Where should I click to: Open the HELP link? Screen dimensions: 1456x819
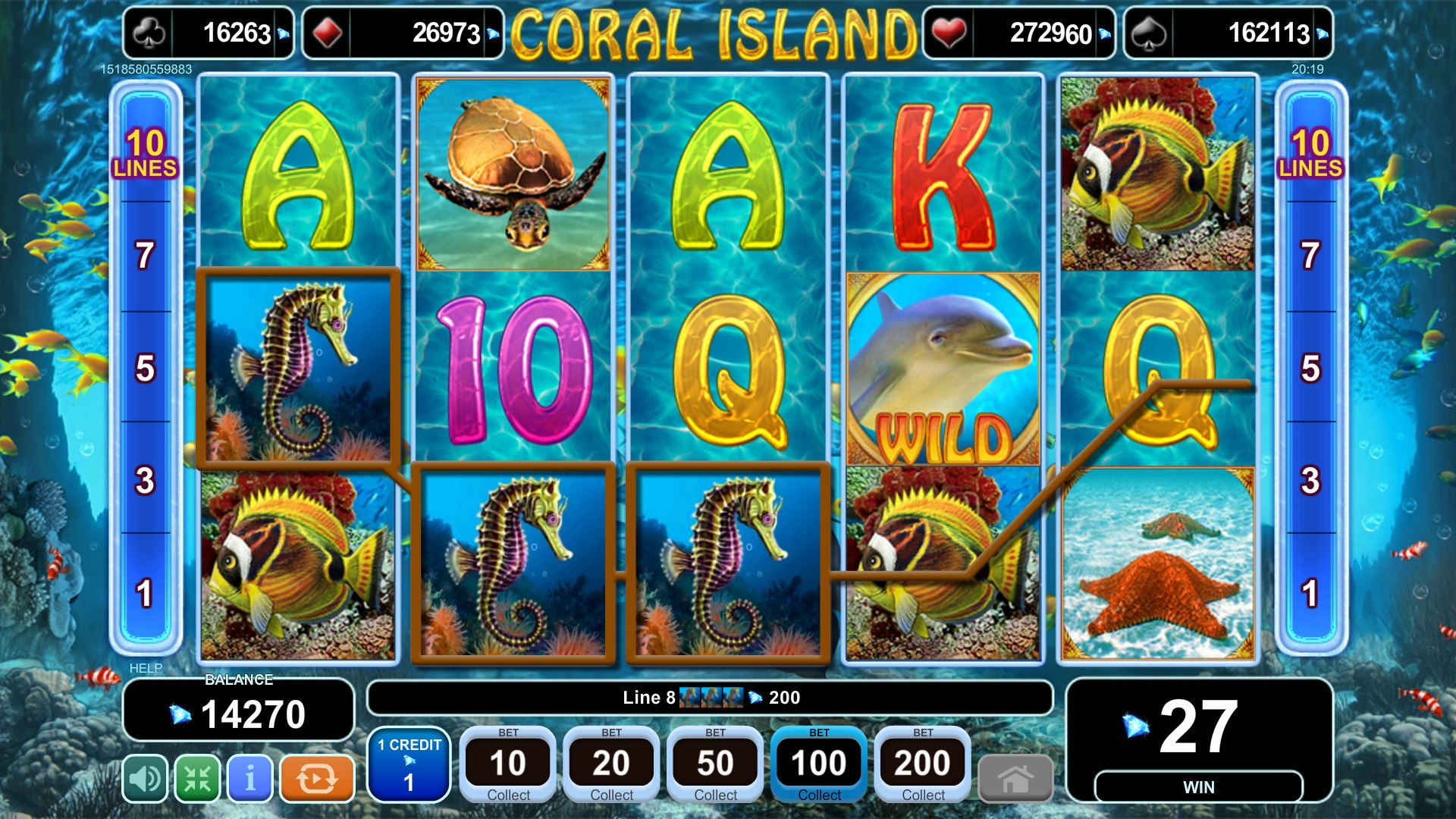coord(146,668)
